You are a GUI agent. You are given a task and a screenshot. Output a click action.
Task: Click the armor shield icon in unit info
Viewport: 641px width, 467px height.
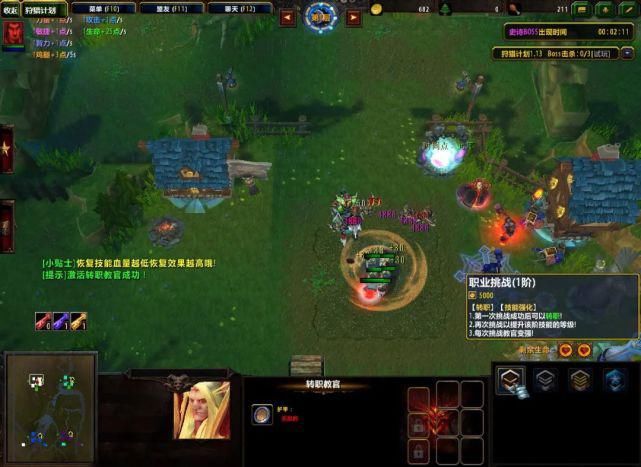point(262,414)
